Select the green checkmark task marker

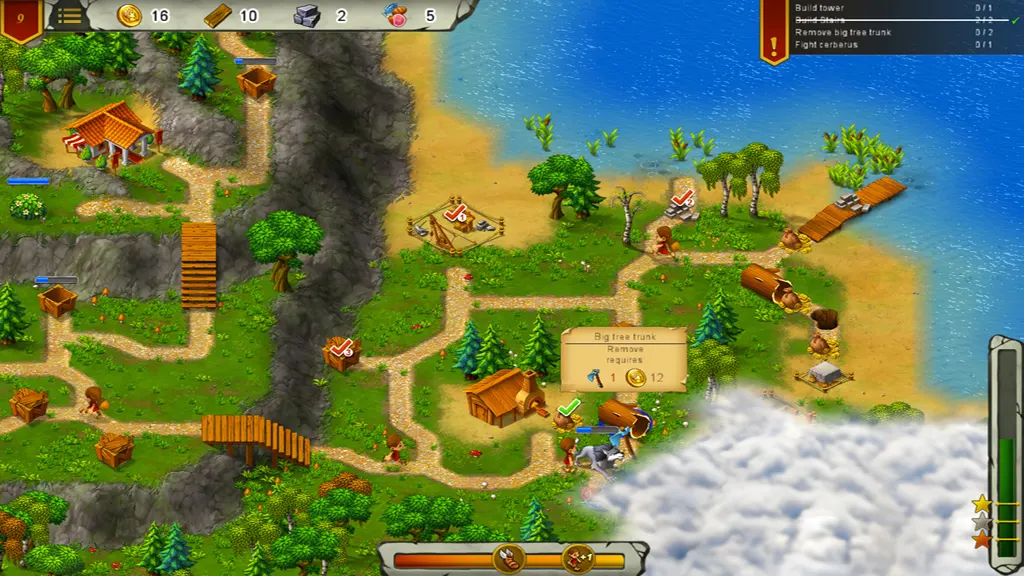point(569,408)
